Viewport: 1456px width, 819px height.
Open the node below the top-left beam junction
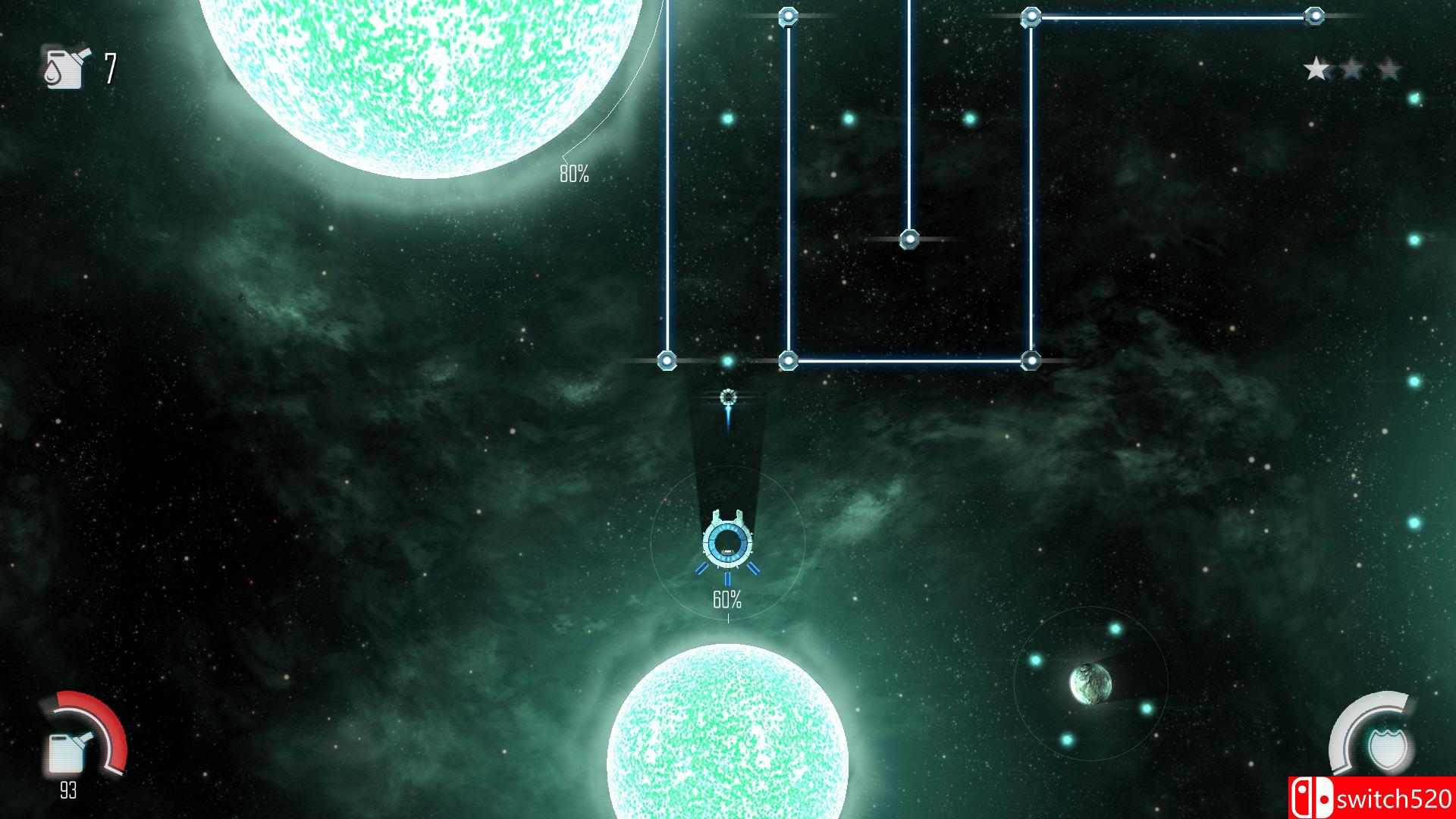click(x=789, y=360)
